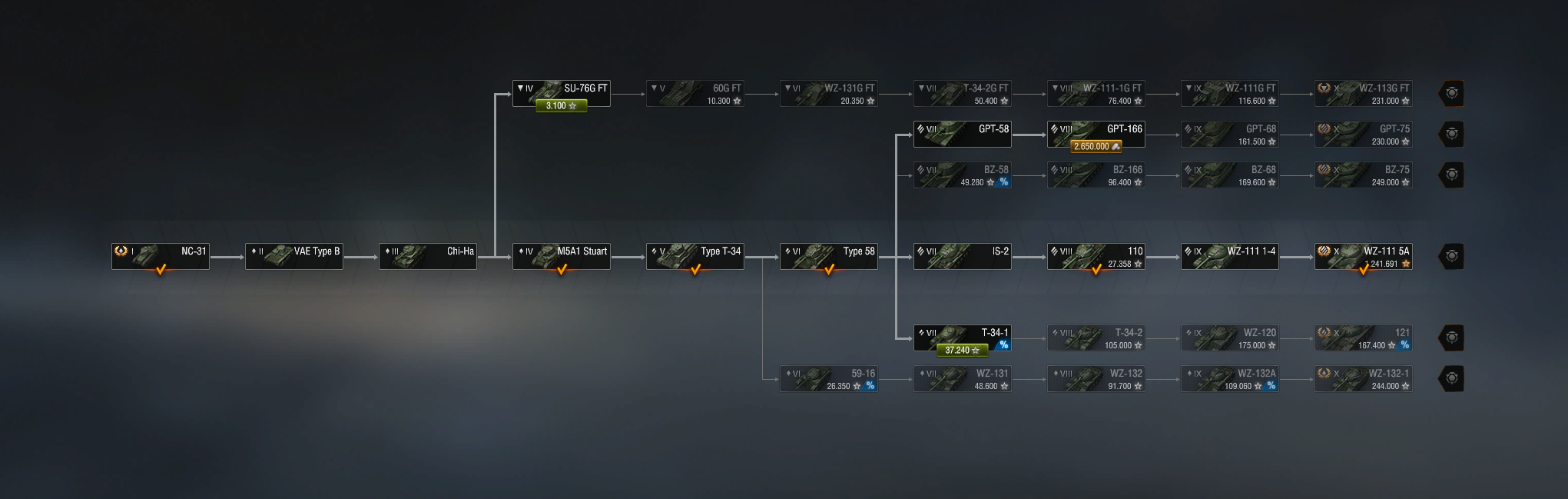Select the M5A1 Stuart tank
This screenshot has width=1568, height=499.
click(x=561, y=256)
